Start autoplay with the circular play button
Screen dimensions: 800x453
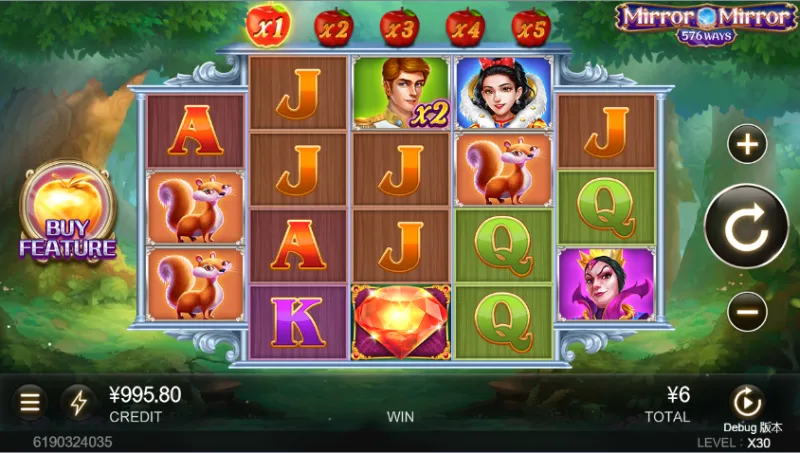pos(746,401)
